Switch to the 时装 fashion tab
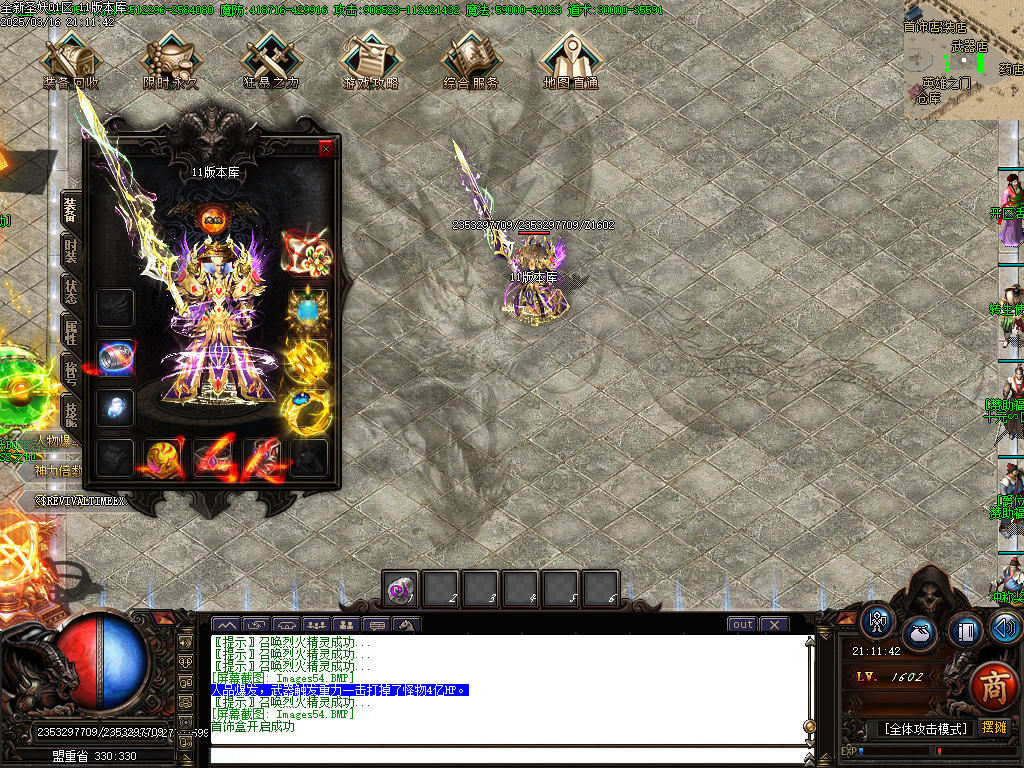 click(x=71, y=253)
